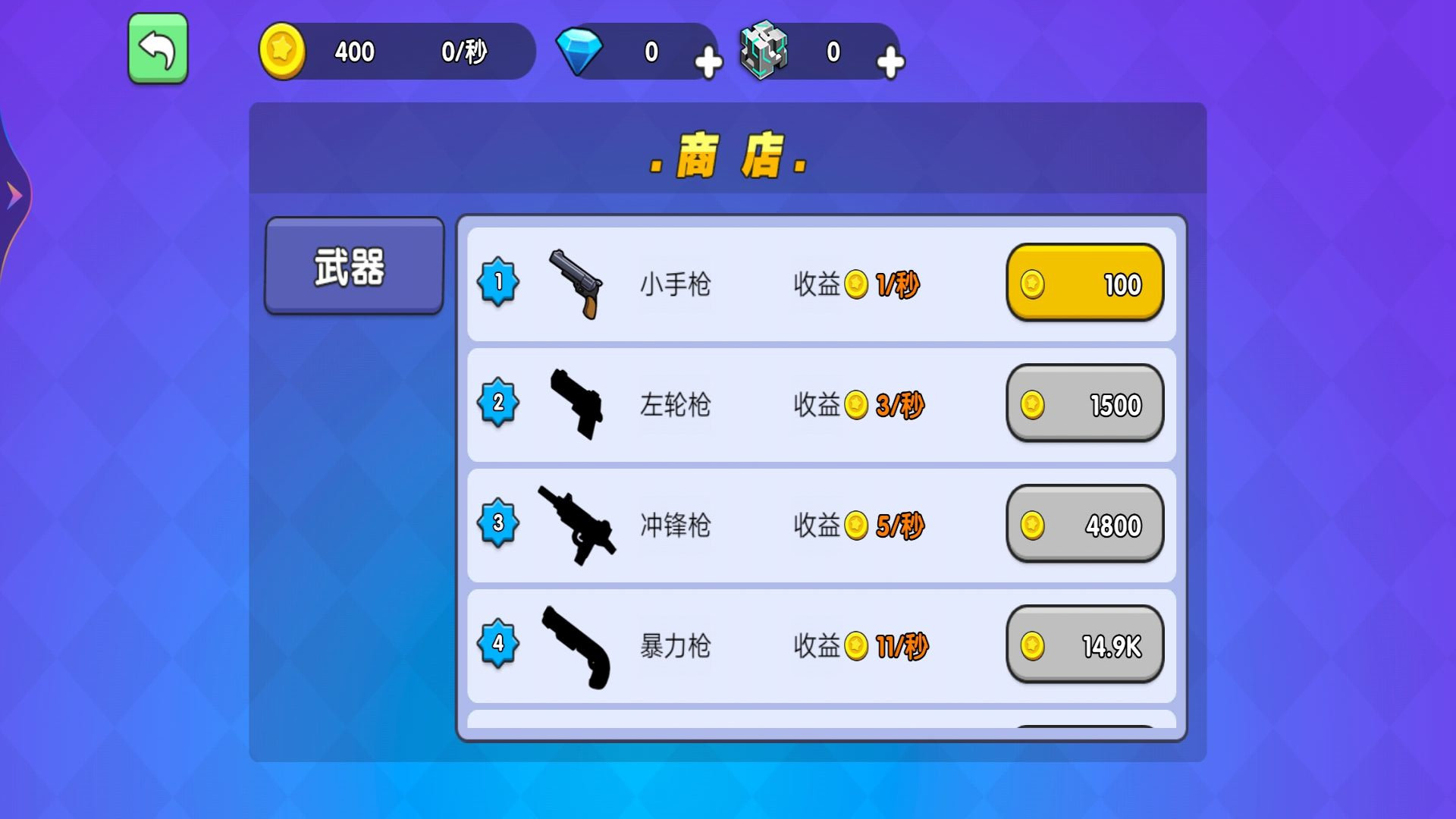This screenshot has height=819, width=1456.
Task: Purchase 冲锋枪 for 4800 coins
Action: point(1084,524)
